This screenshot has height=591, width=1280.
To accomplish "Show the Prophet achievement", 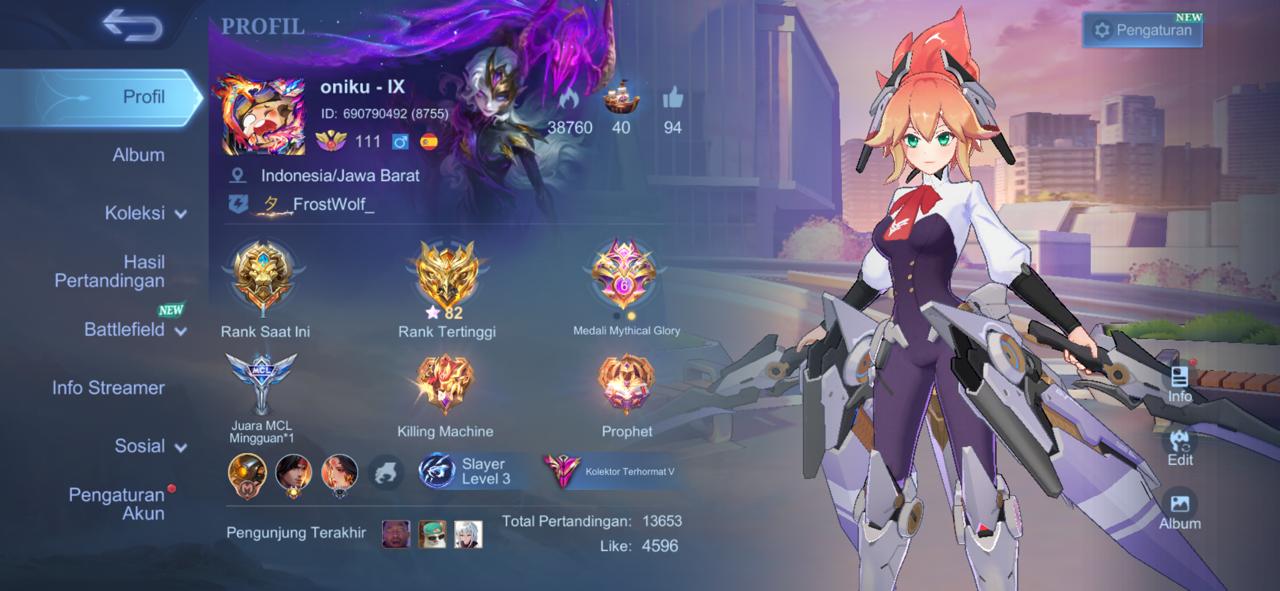I will [626, 385].
